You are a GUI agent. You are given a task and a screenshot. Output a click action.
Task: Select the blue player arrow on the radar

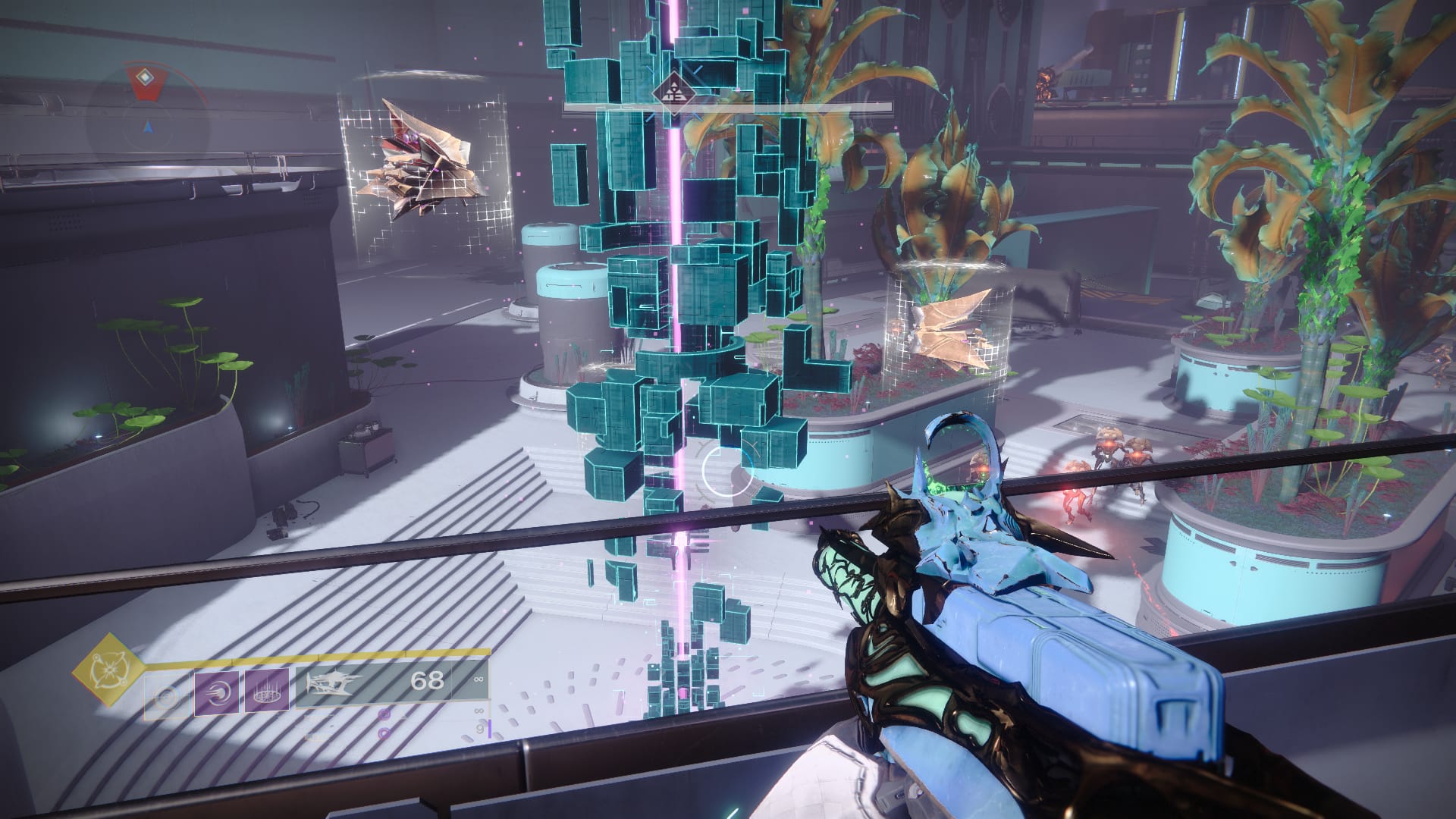(148, 127)
